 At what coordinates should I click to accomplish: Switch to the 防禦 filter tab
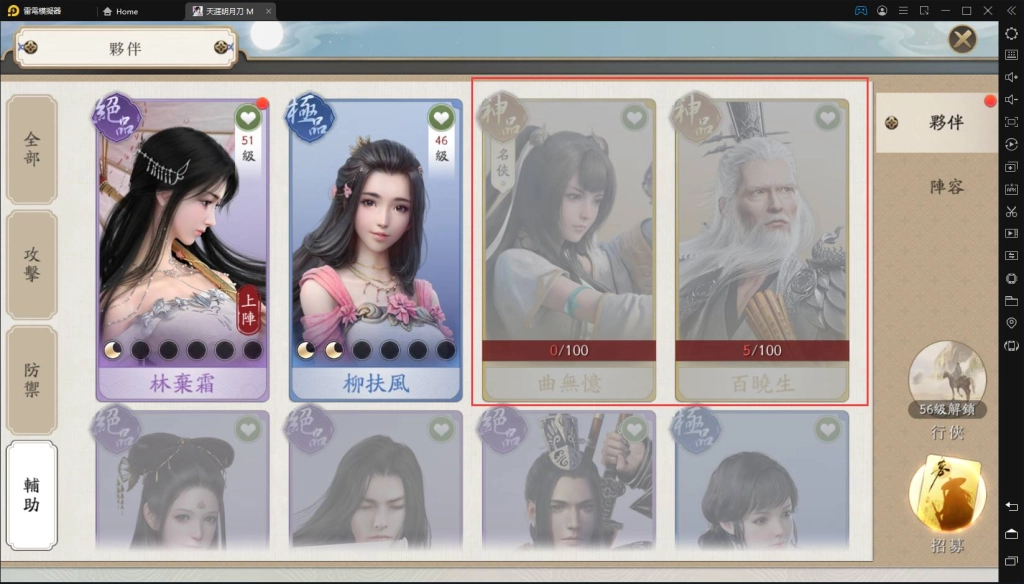click(x=32, y=381)
